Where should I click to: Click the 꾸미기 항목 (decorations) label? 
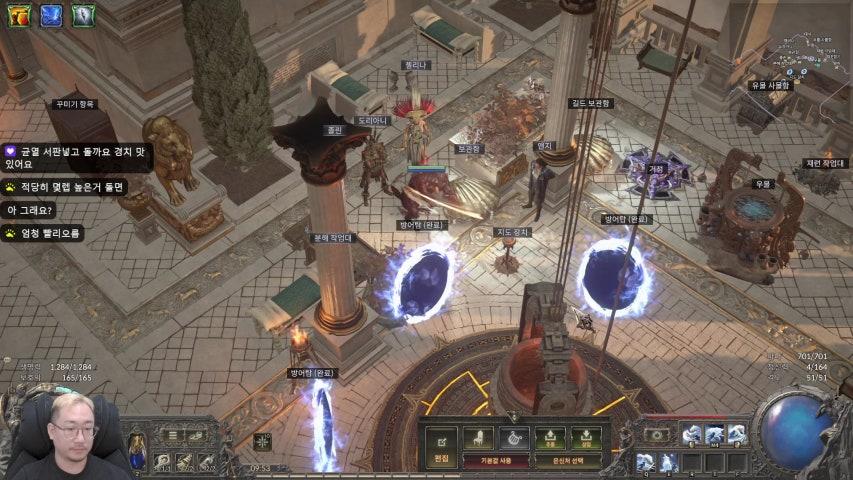click(x=75, y=103)
